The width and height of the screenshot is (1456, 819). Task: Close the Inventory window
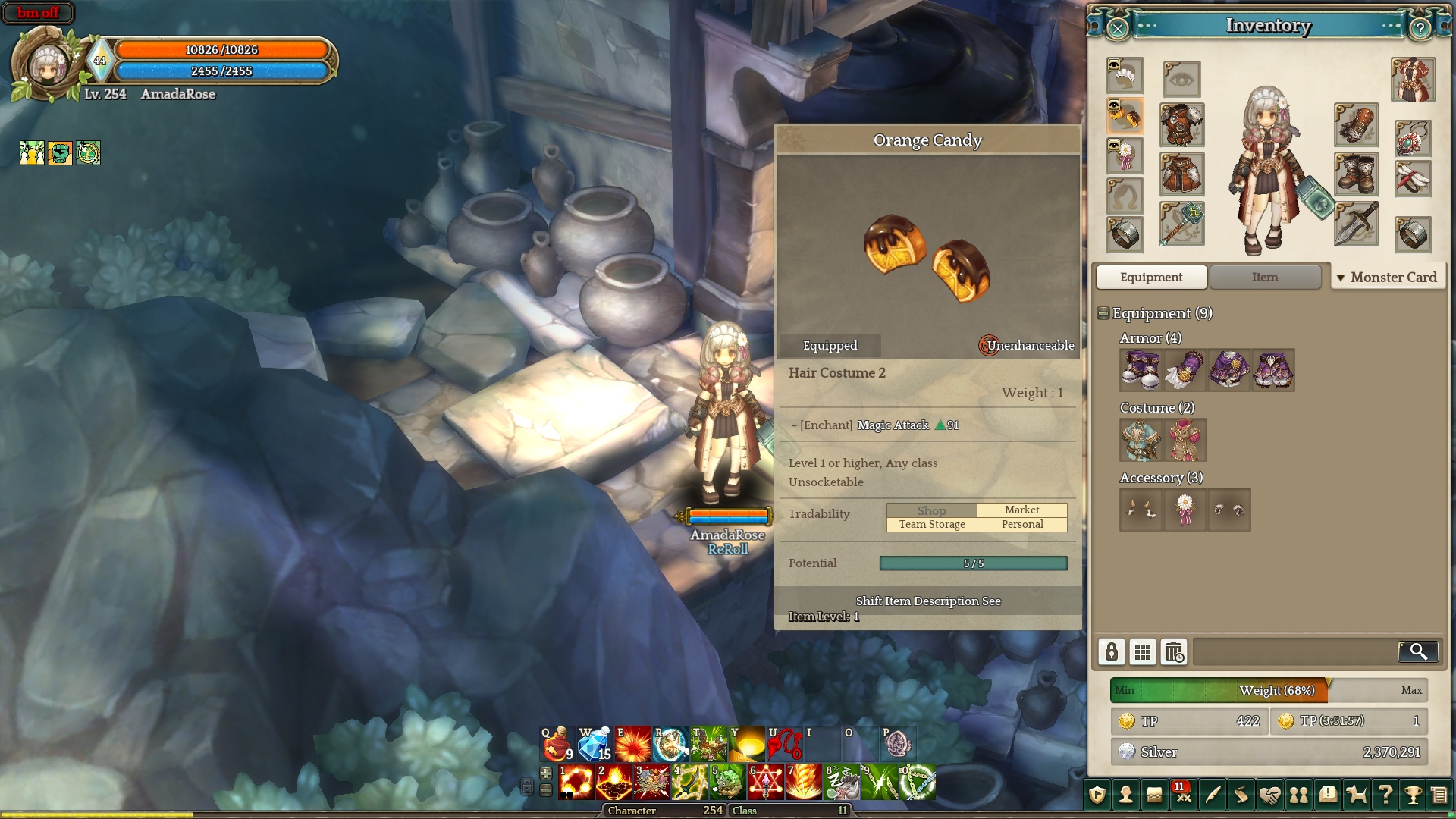1117,29
